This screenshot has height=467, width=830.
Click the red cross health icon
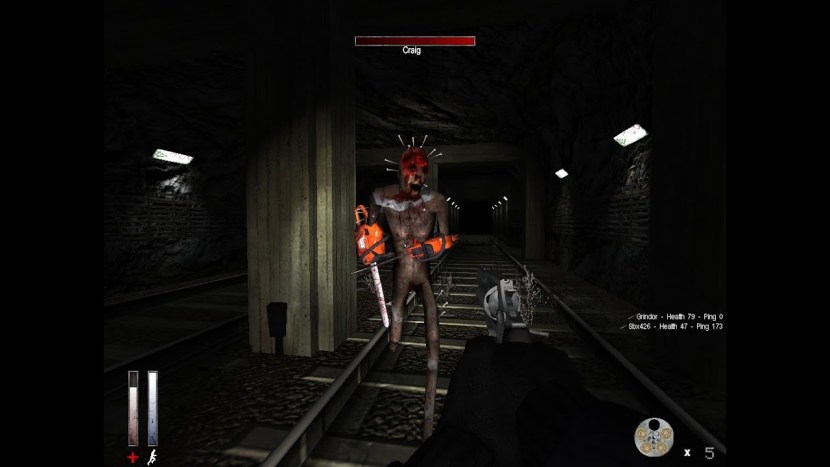(x=132, y=457)
